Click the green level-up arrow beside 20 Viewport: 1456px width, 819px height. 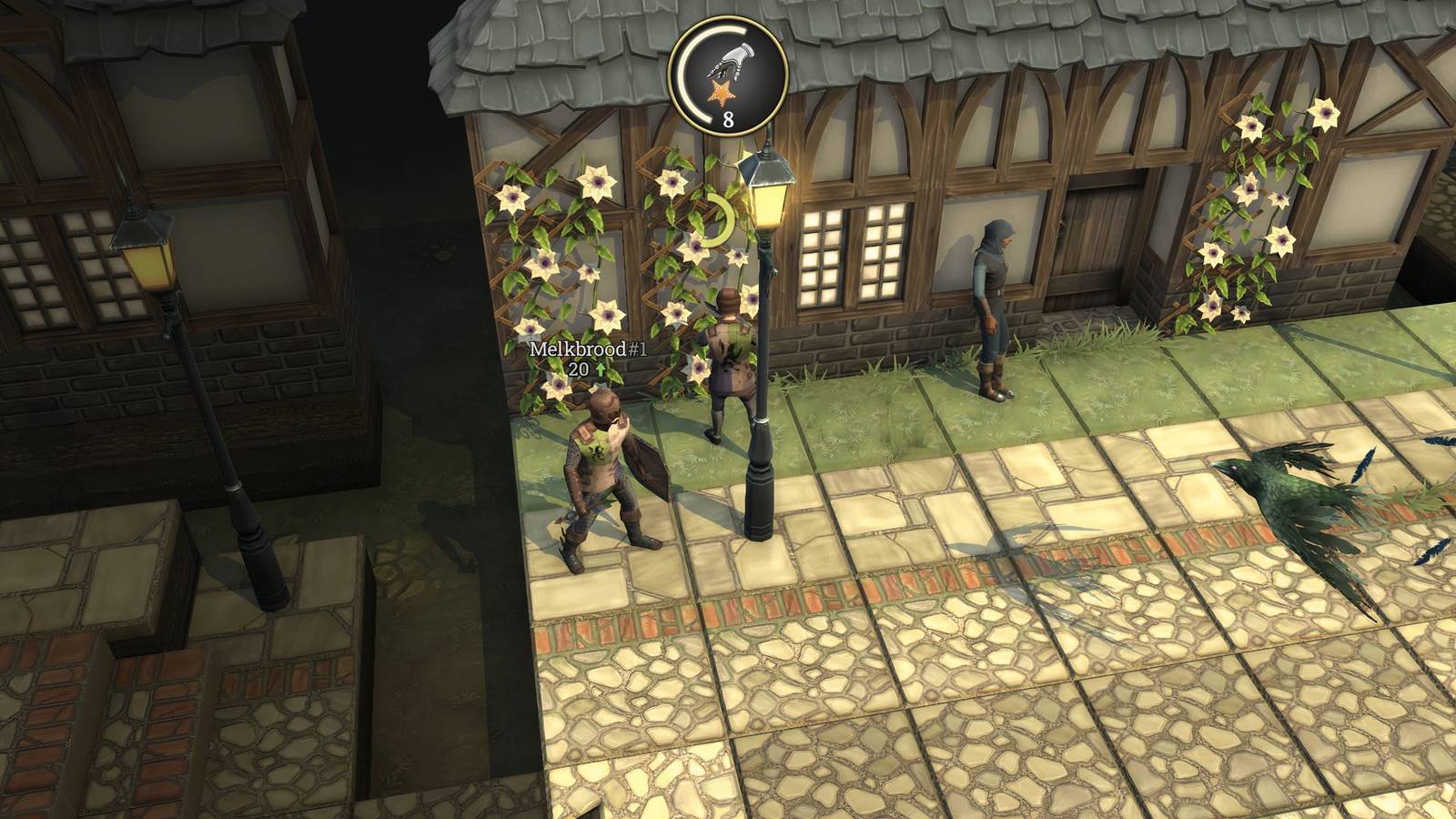tap(601, 371)
